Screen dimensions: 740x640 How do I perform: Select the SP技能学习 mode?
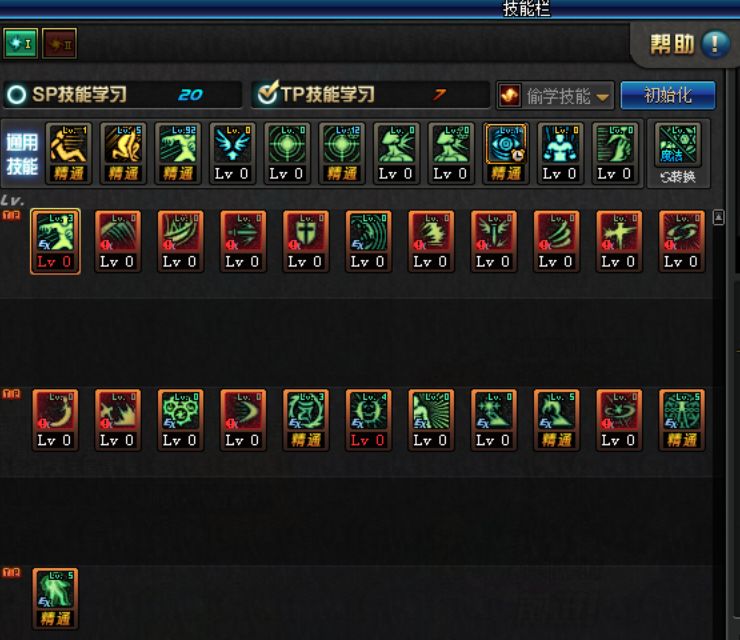[16, 95]
